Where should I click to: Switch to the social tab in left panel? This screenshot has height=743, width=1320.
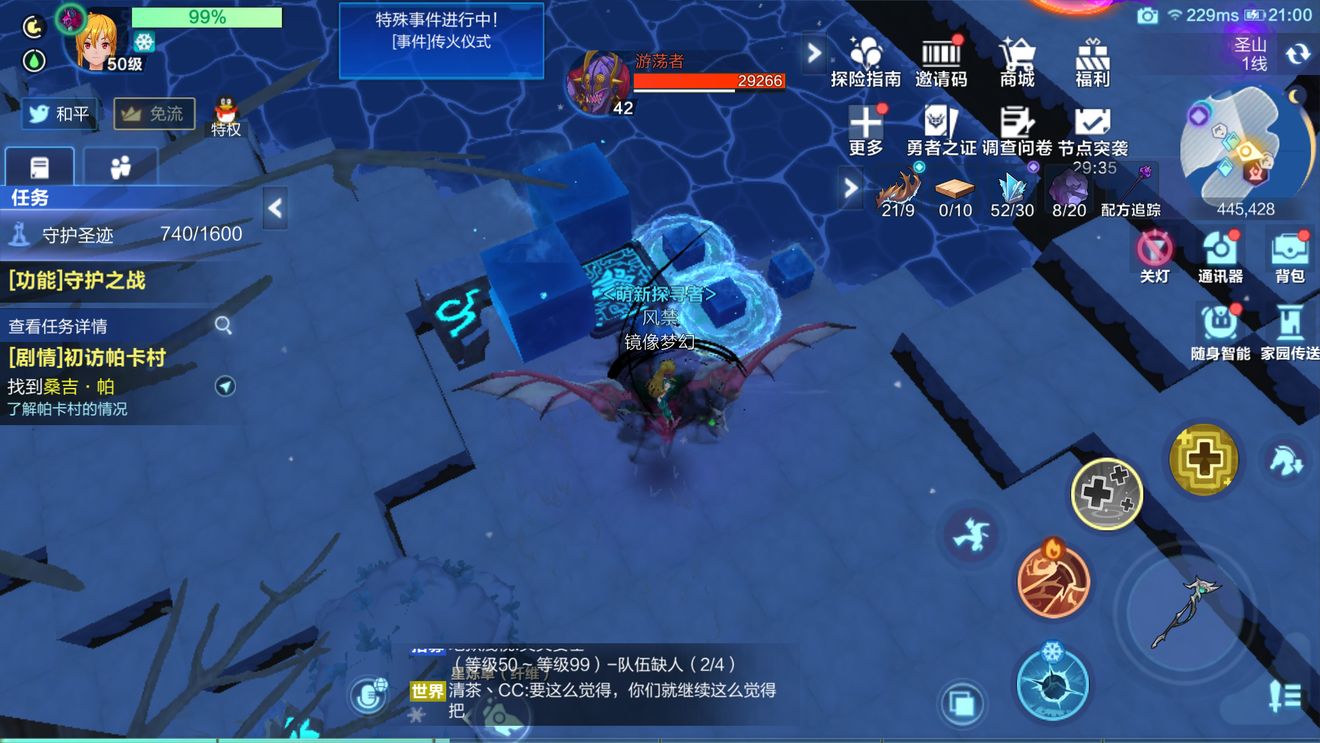120,167
